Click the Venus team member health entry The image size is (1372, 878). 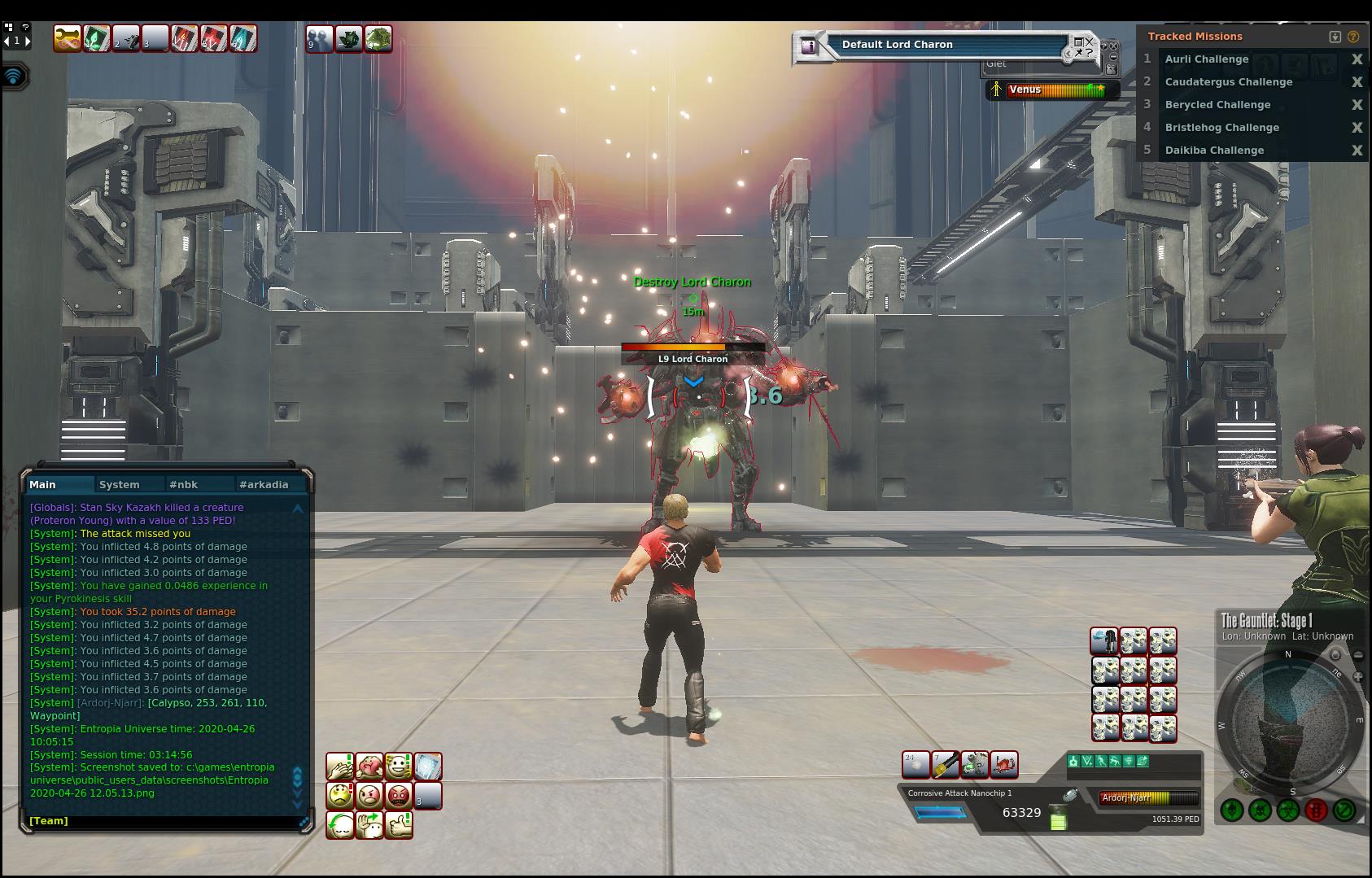tap(1053, 90)
